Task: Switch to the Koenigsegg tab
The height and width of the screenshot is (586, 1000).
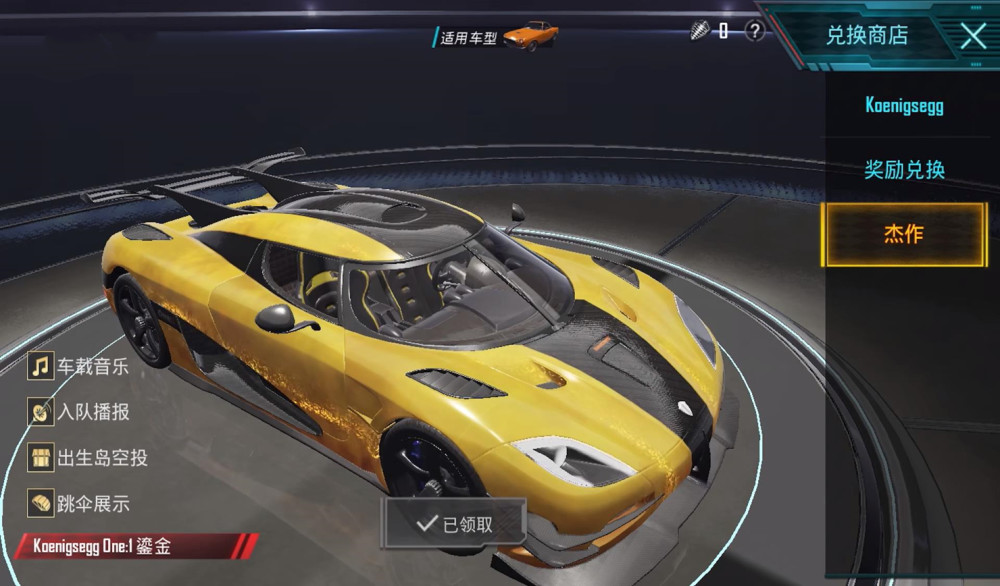Action: 904,105
